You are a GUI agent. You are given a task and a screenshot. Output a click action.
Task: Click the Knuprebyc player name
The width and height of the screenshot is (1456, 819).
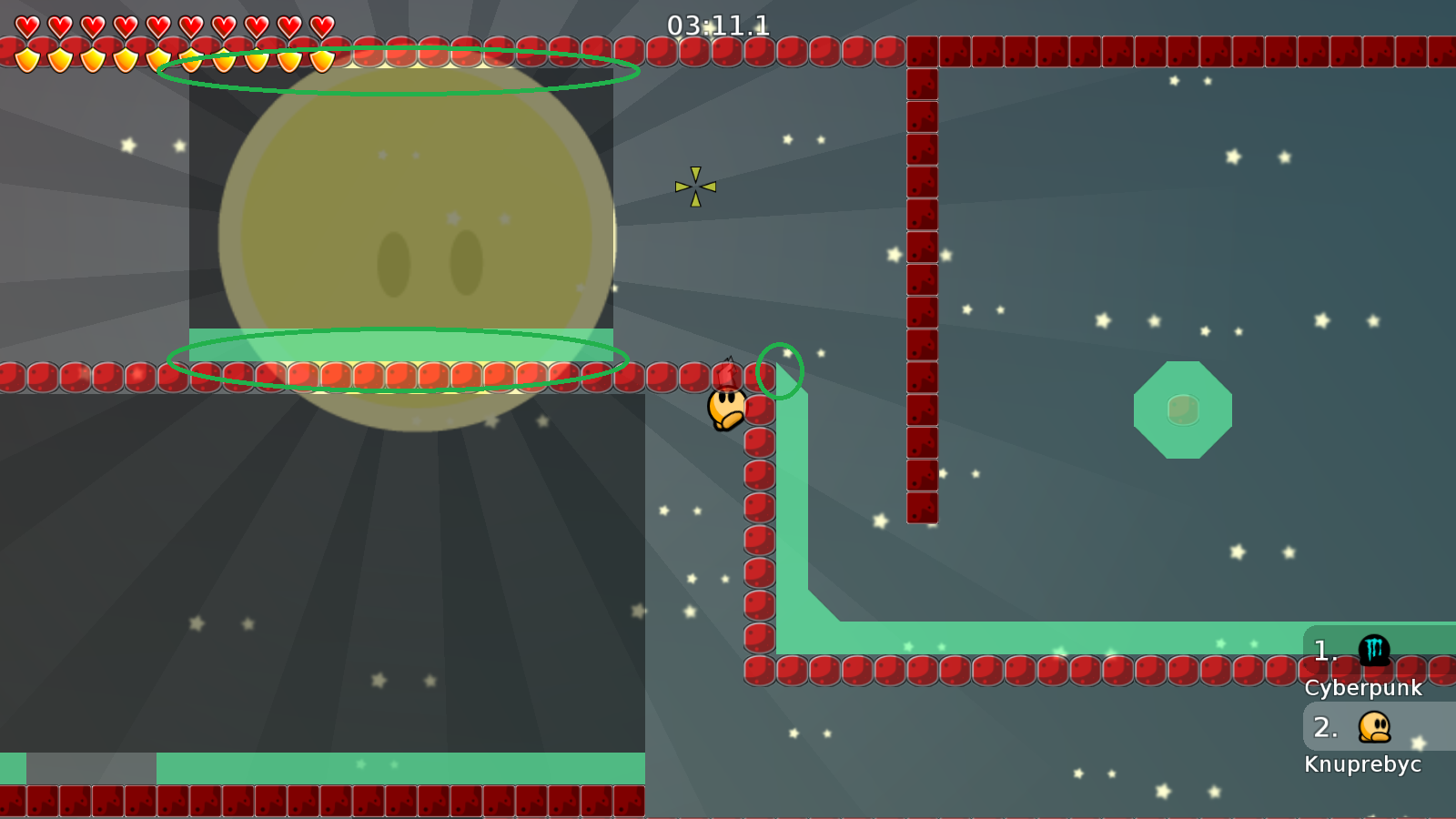pos(1365,764)
